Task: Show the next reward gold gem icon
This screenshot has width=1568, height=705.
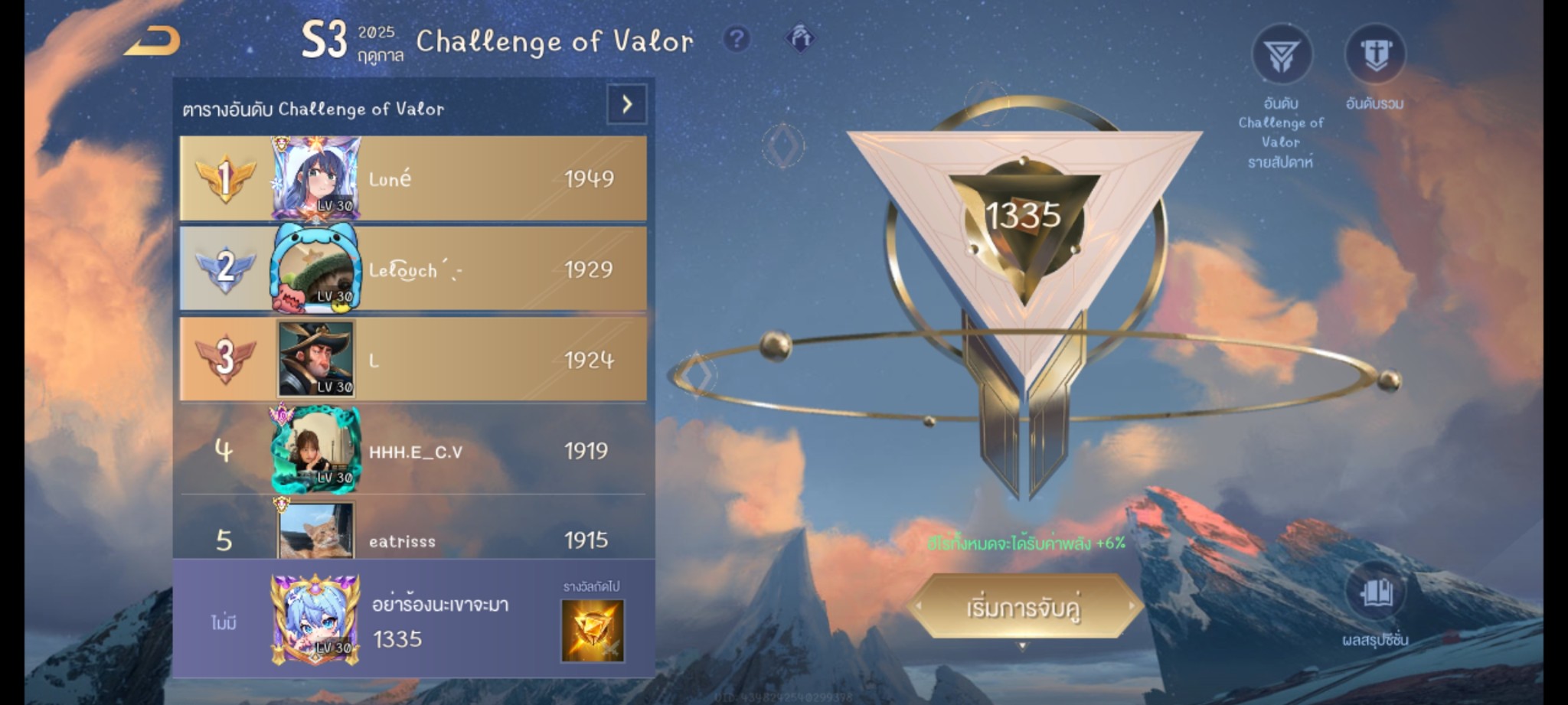Action: tap(593, 630)
